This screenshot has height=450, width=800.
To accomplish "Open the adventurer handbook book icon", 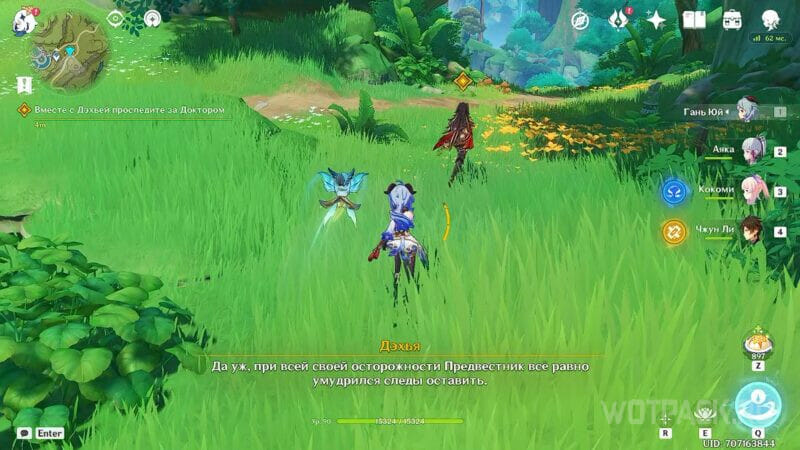I will click(694, 20).
